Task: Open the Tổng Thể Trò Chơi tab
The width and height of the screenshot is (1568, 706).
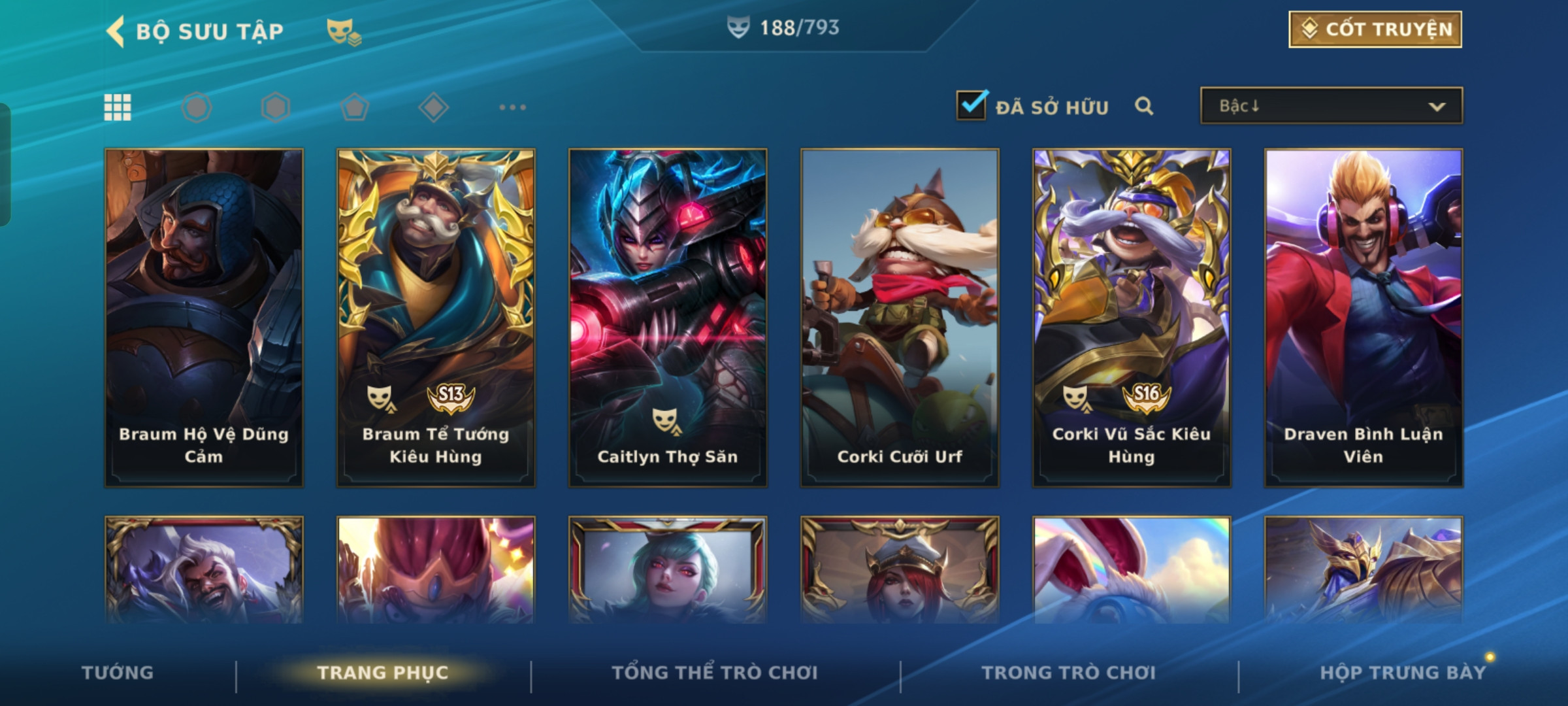Action: tap(715, 673)
